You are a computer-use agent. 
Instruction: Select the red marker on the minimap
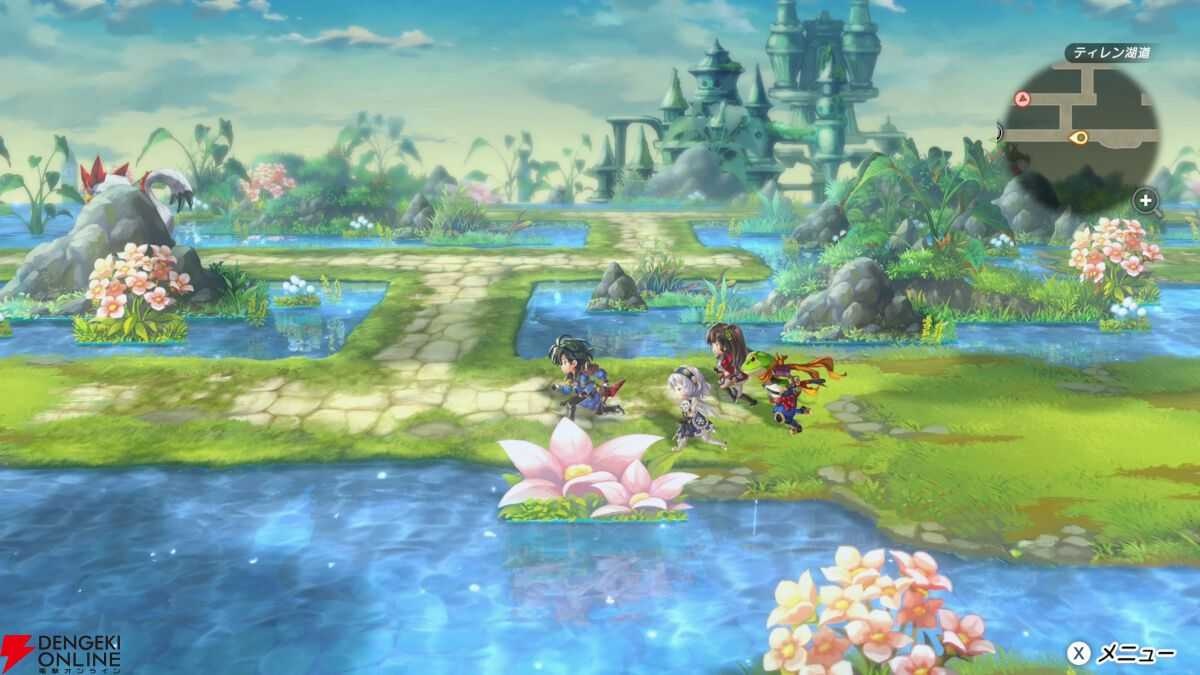click(x=1022, y=98)
